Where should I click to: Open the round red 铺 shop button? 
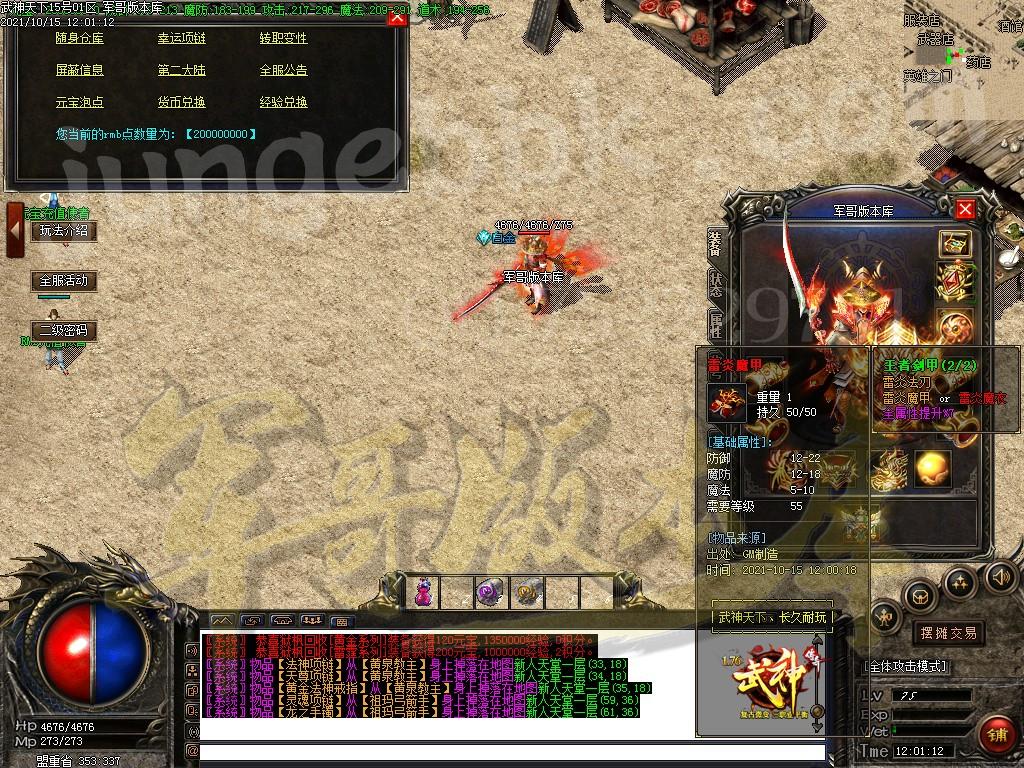pyautogui.click(x=998, y=734)
